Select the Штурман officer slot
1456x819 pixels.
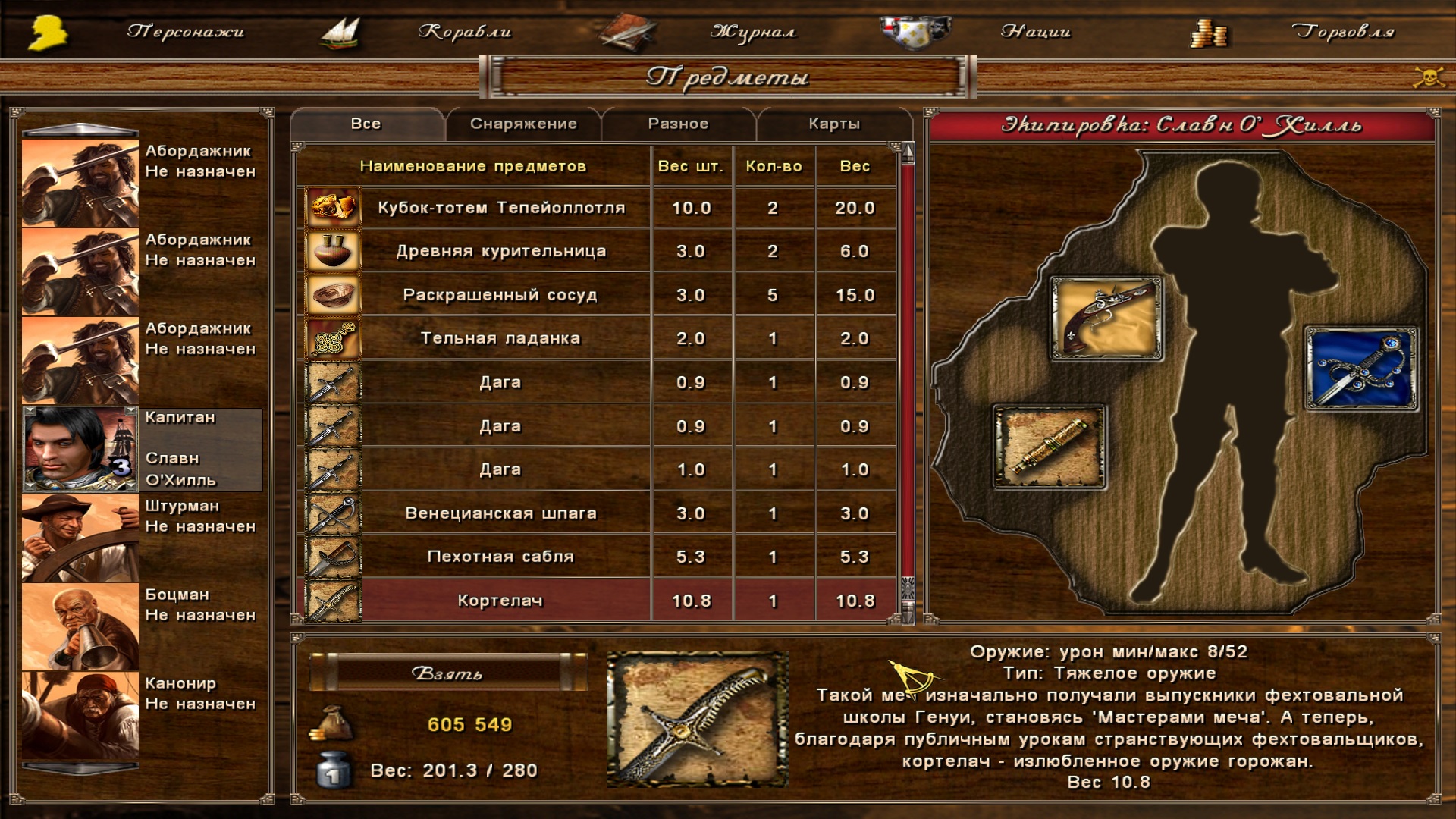click(80, 538)
